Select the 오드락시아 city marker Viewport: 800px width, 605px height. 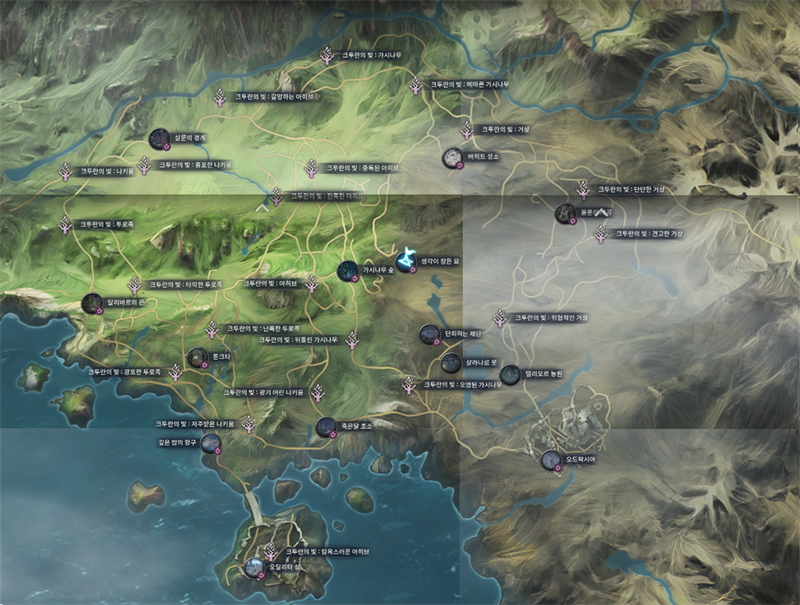550,461
